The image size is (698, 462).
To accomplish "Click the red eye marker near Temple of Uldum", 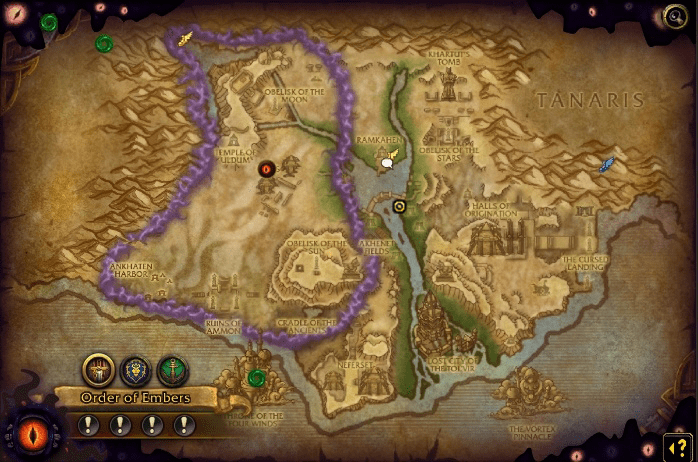I will pyautogui.click(x=267, y=169).
